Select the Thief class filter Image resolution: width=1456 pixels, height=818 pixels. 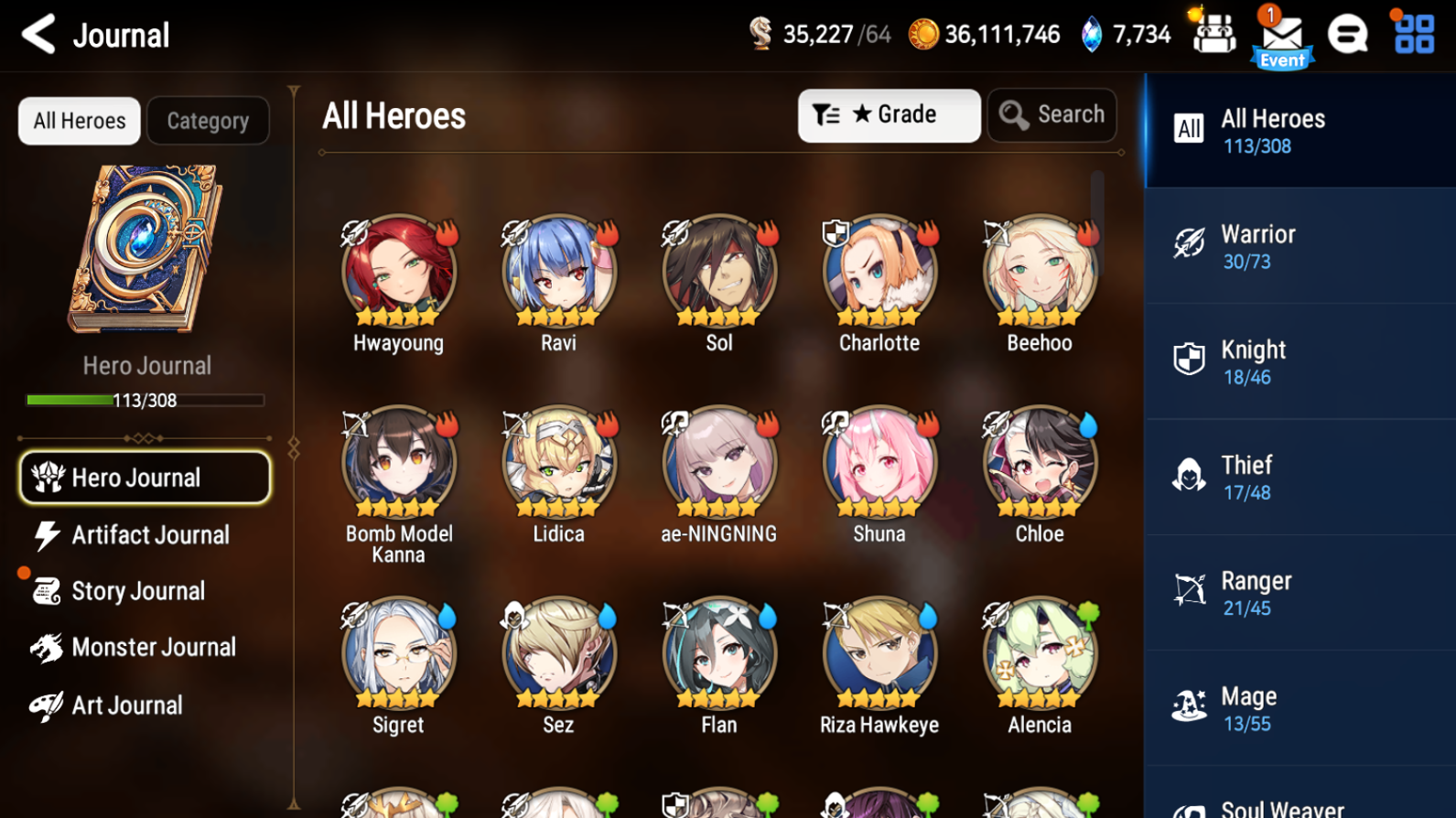point(1298,477)
